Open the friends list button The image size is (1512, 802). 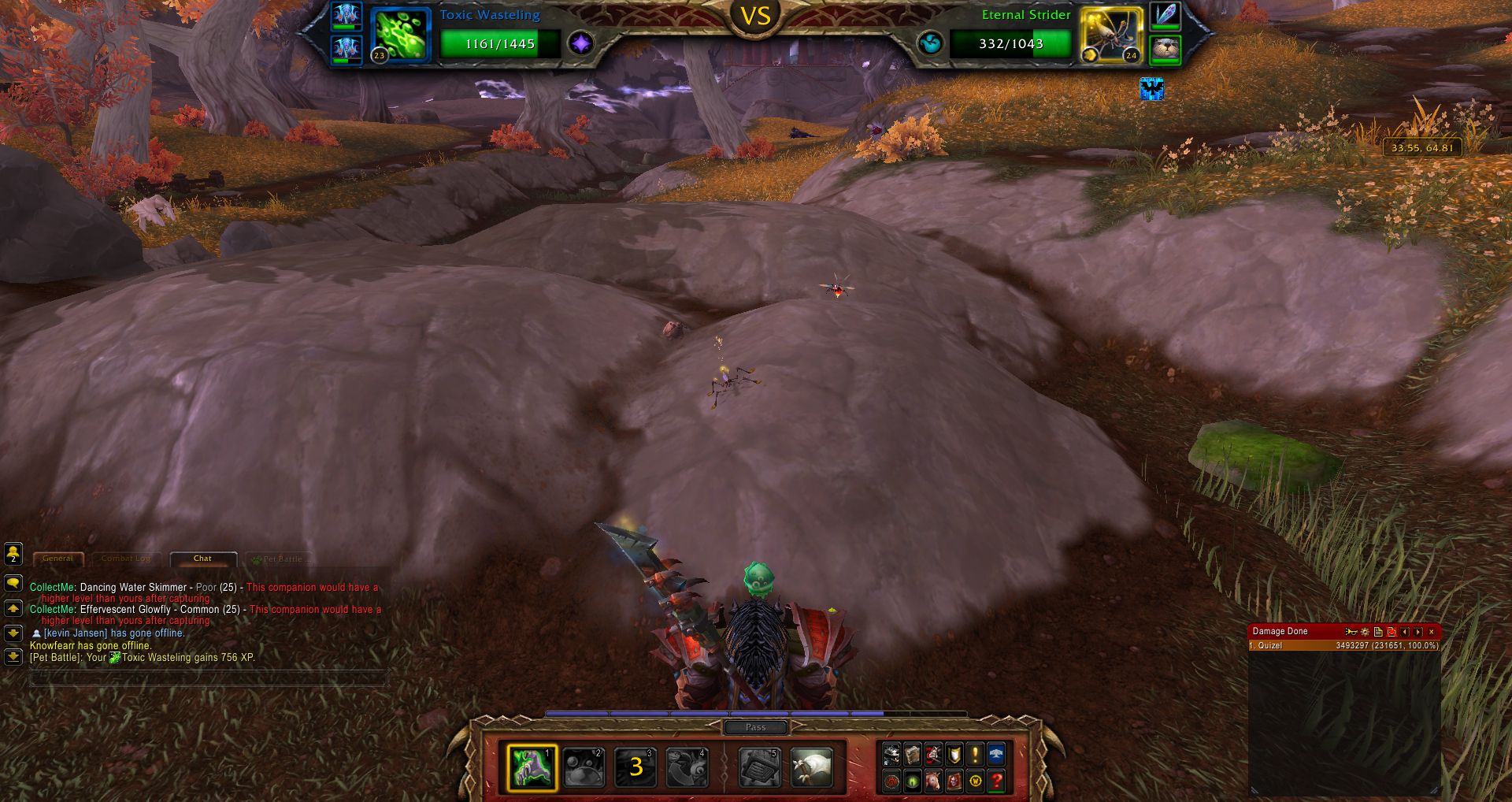pos(13,554)
